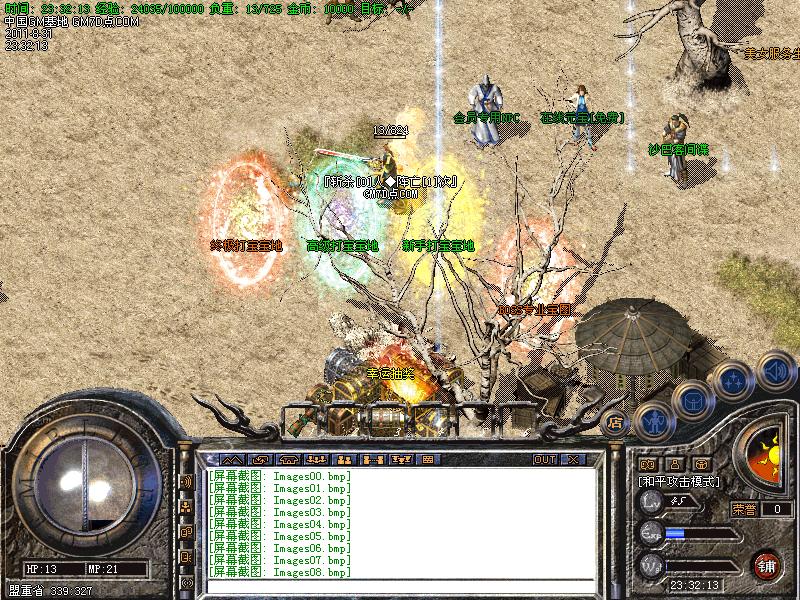
Task: Click the OUT button above chat
Action: [x=544, y=459]
